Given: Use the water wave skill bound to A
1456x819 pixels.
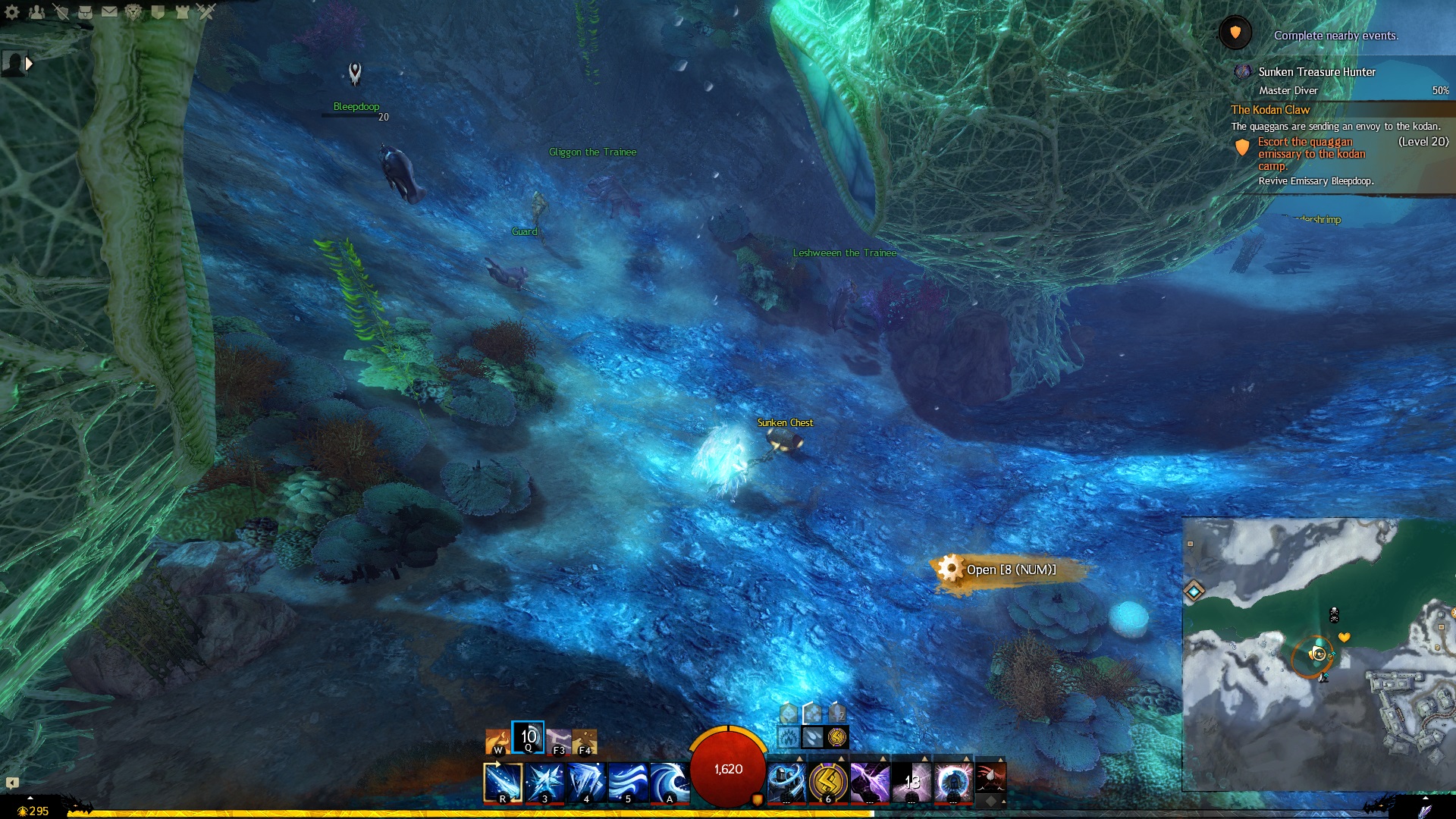Looking at the screenshot, I should [669, 782].
